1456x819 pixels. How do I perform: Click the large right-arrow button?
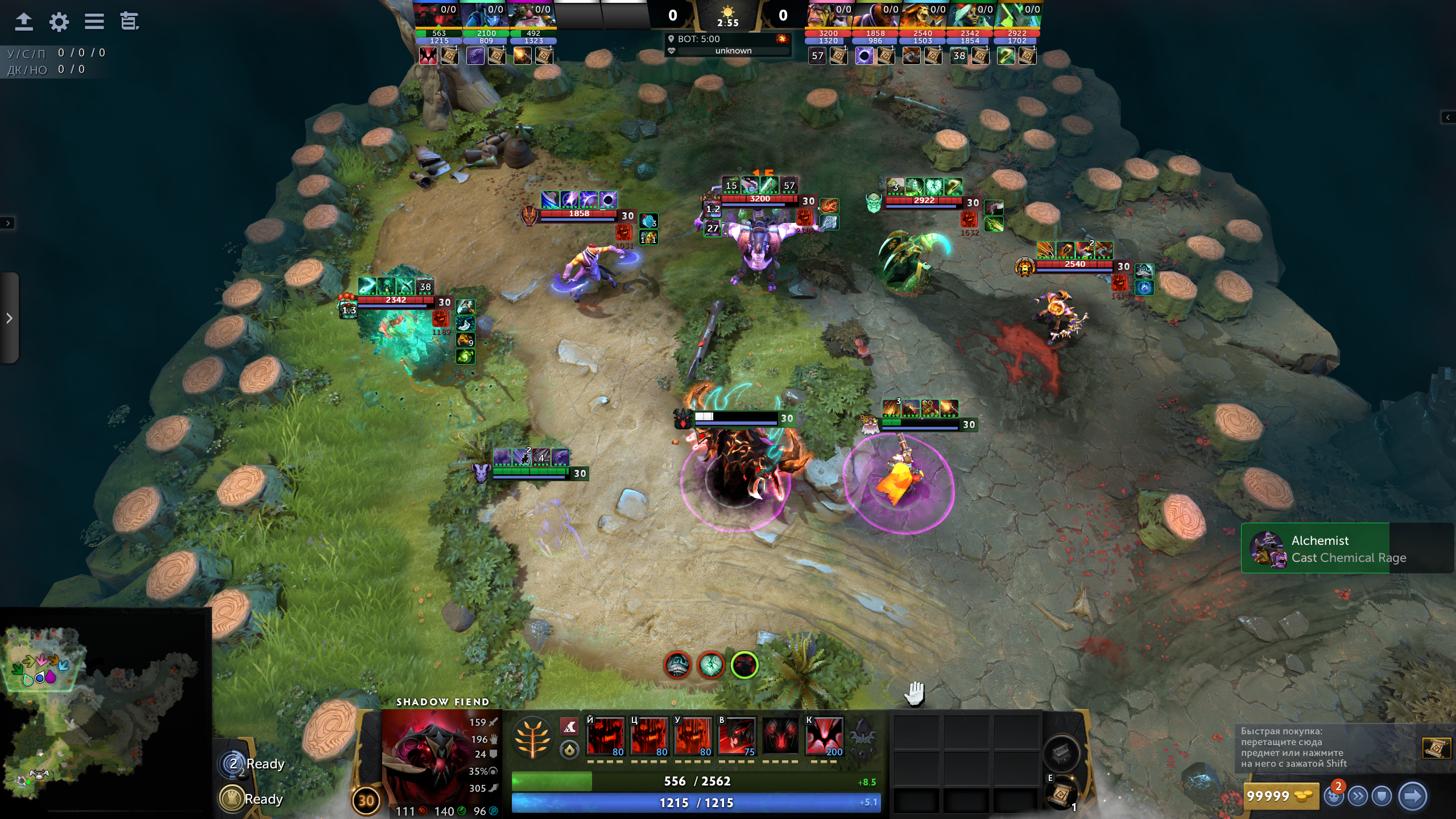(1413, 796)
